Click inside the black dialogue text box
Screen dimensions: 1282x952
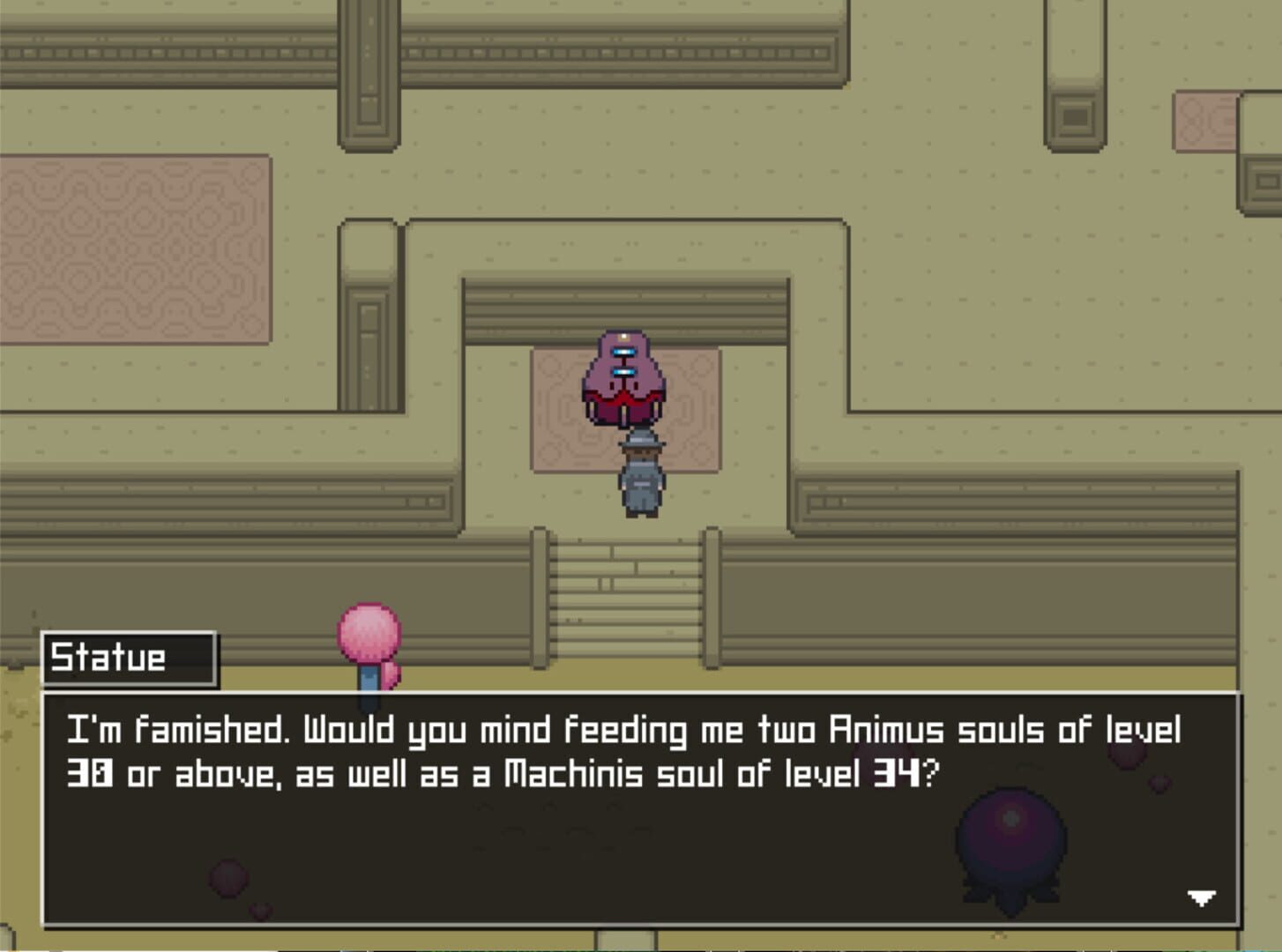(x=617, y=837)
